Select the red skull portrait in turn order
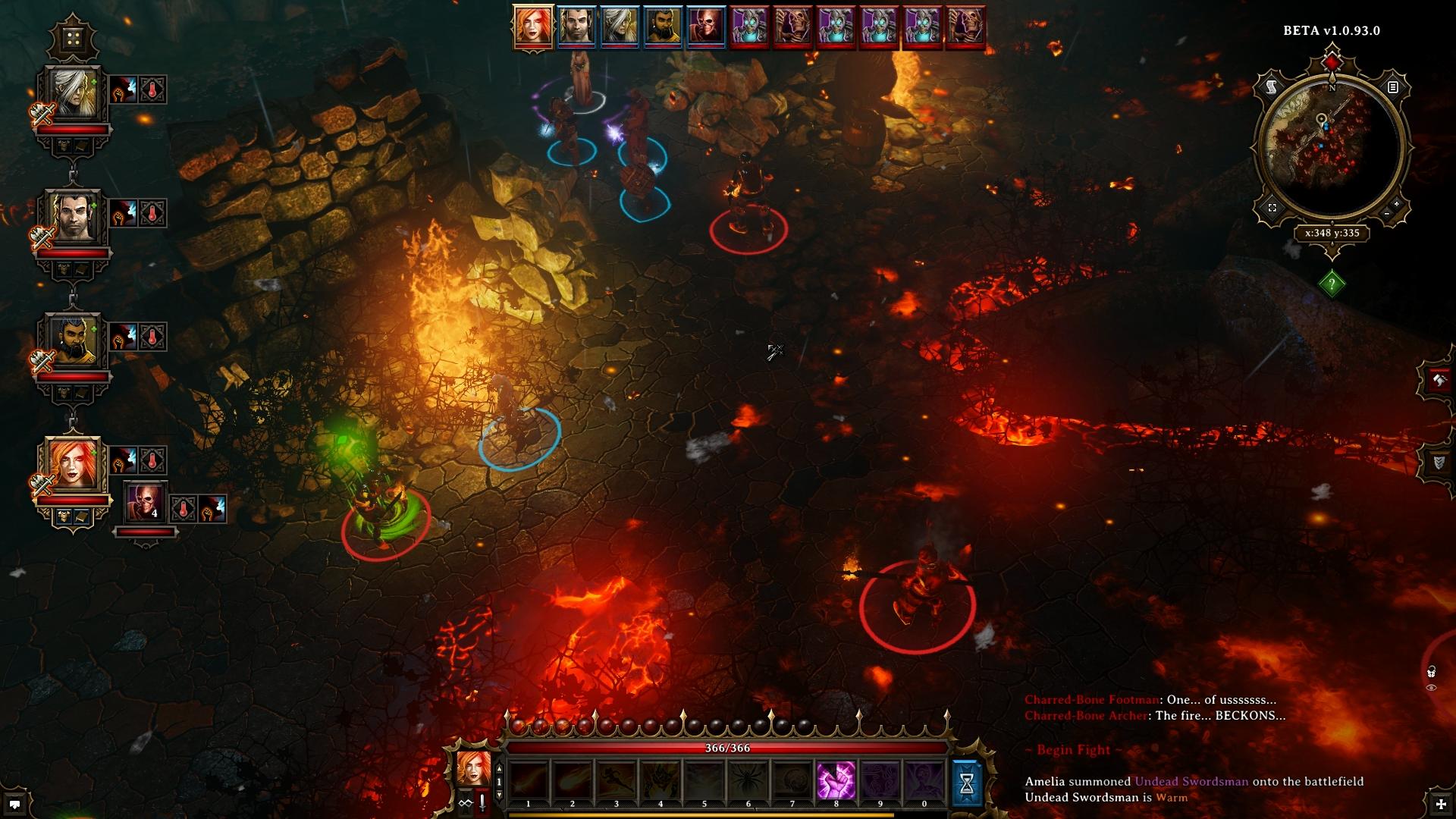The width and height of the screenshot is (1456, 819). (706, 27)
